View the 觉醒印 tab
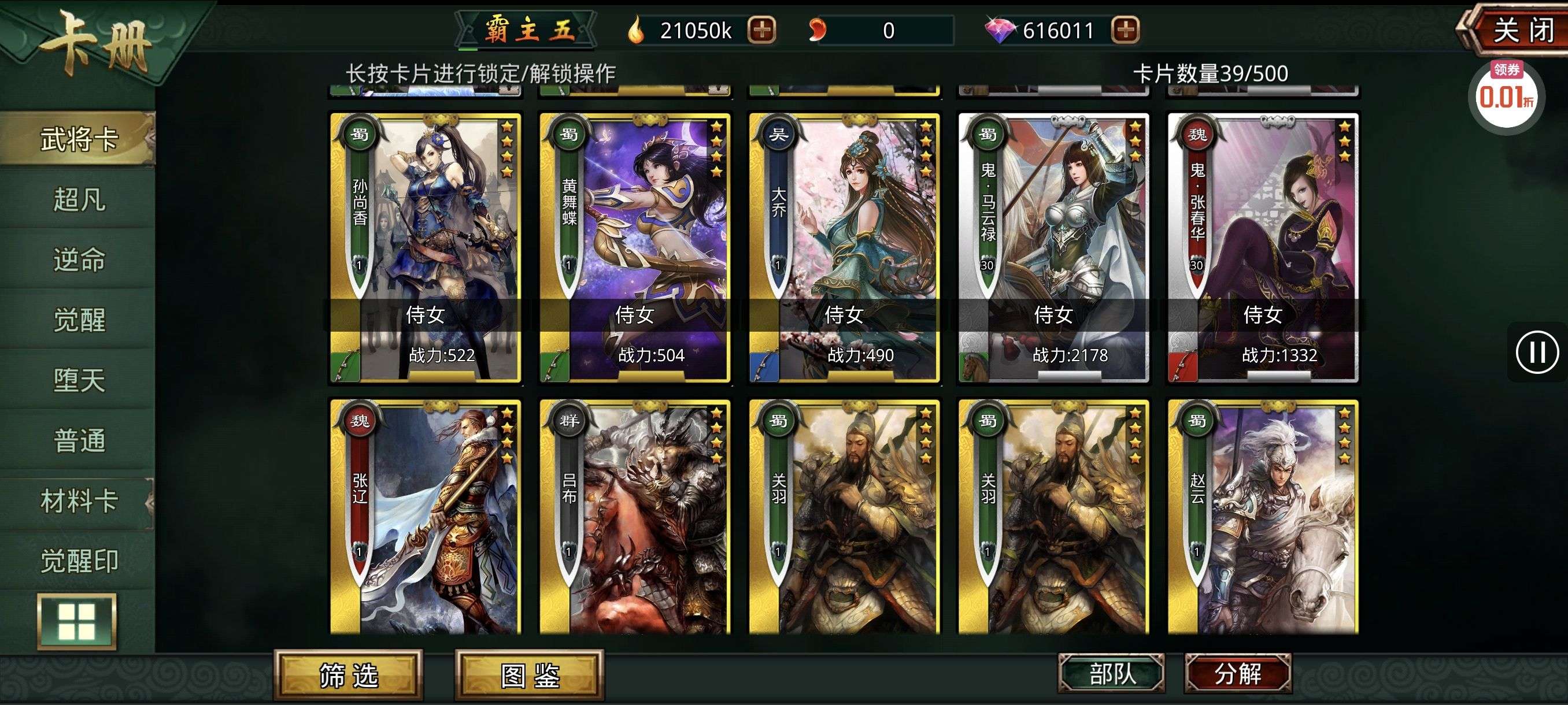Screen dimensions: 1568x705 [x=79, y=561]
